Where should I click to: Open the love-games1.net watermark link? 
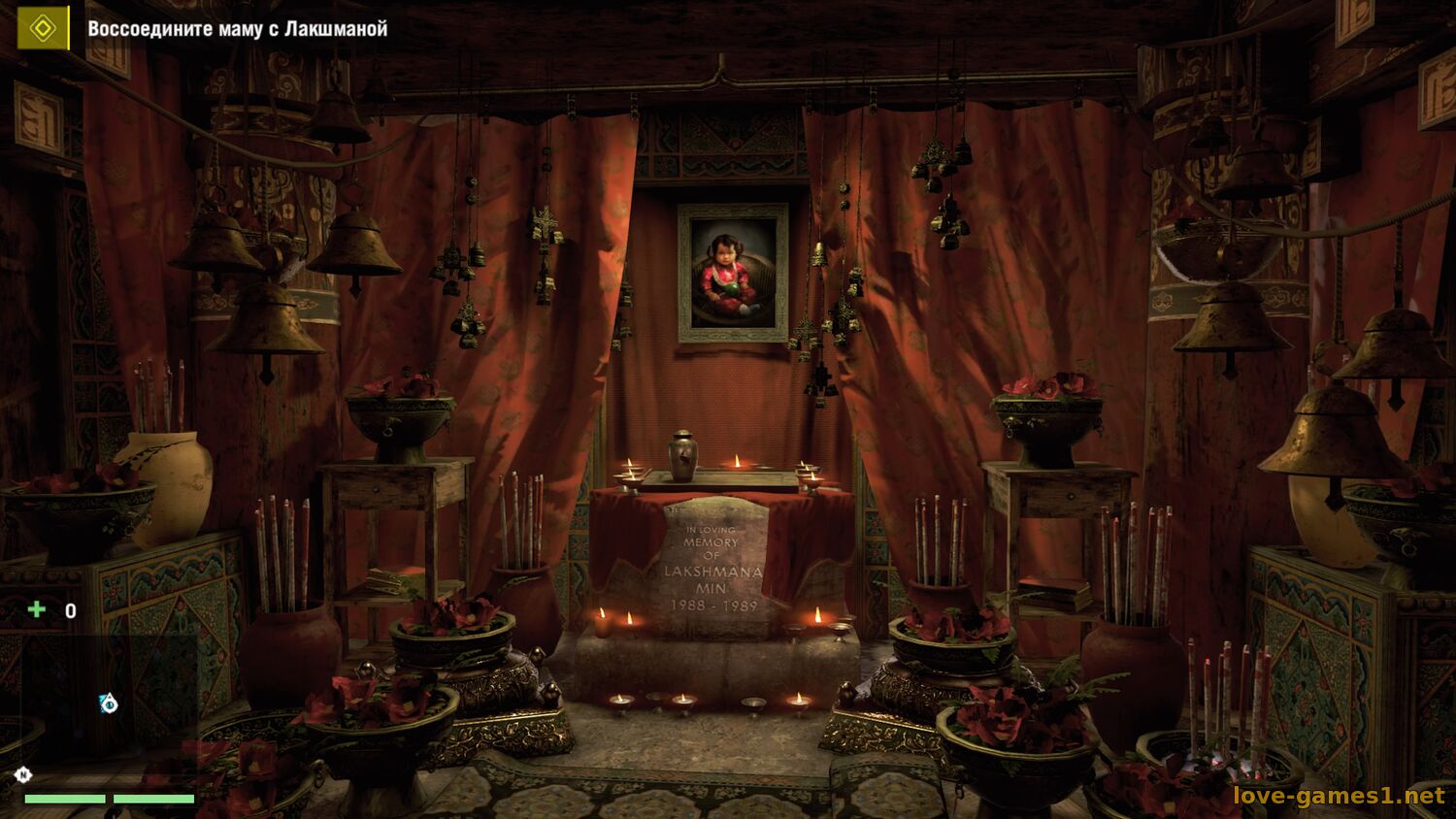1339,796
